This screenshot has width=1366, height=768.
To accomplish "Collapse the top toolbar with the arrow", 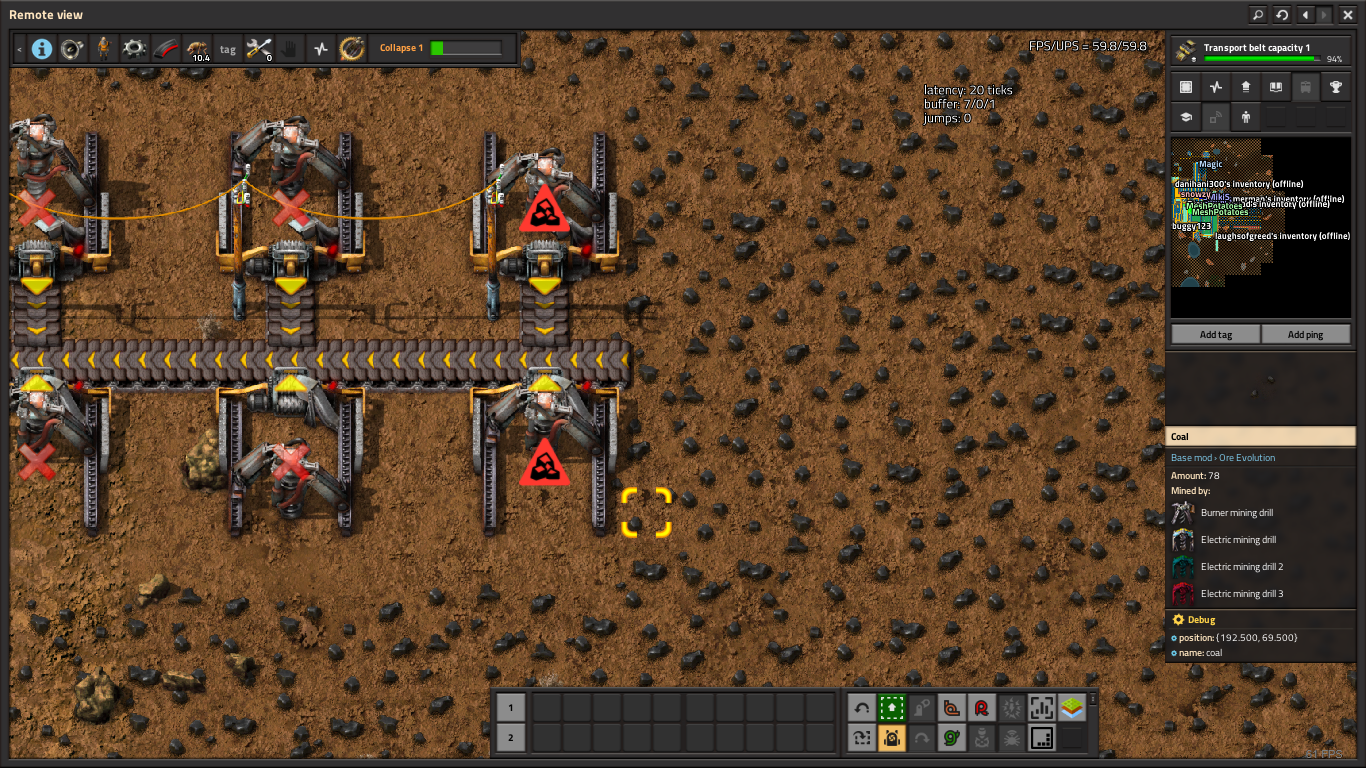I will 19,48.
